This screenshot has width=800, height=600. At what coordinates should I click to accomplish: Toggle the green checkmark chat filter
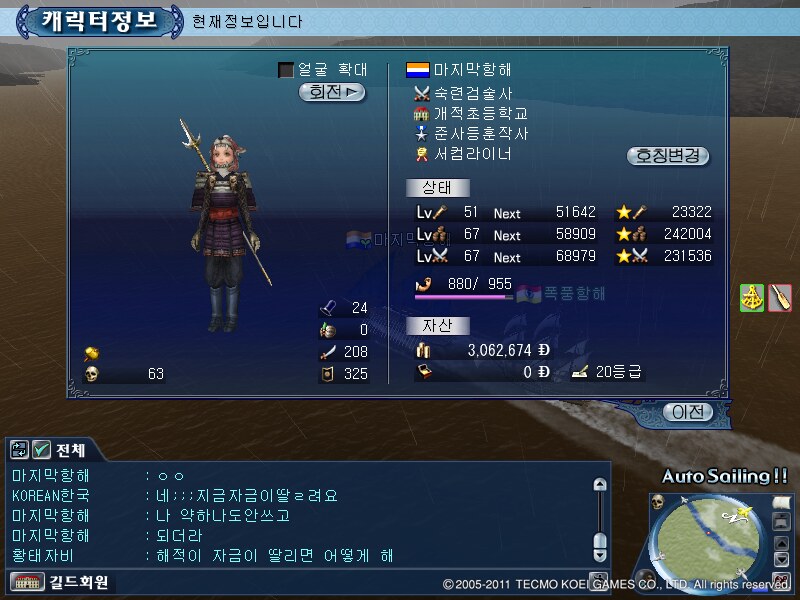tap(41, 449)
